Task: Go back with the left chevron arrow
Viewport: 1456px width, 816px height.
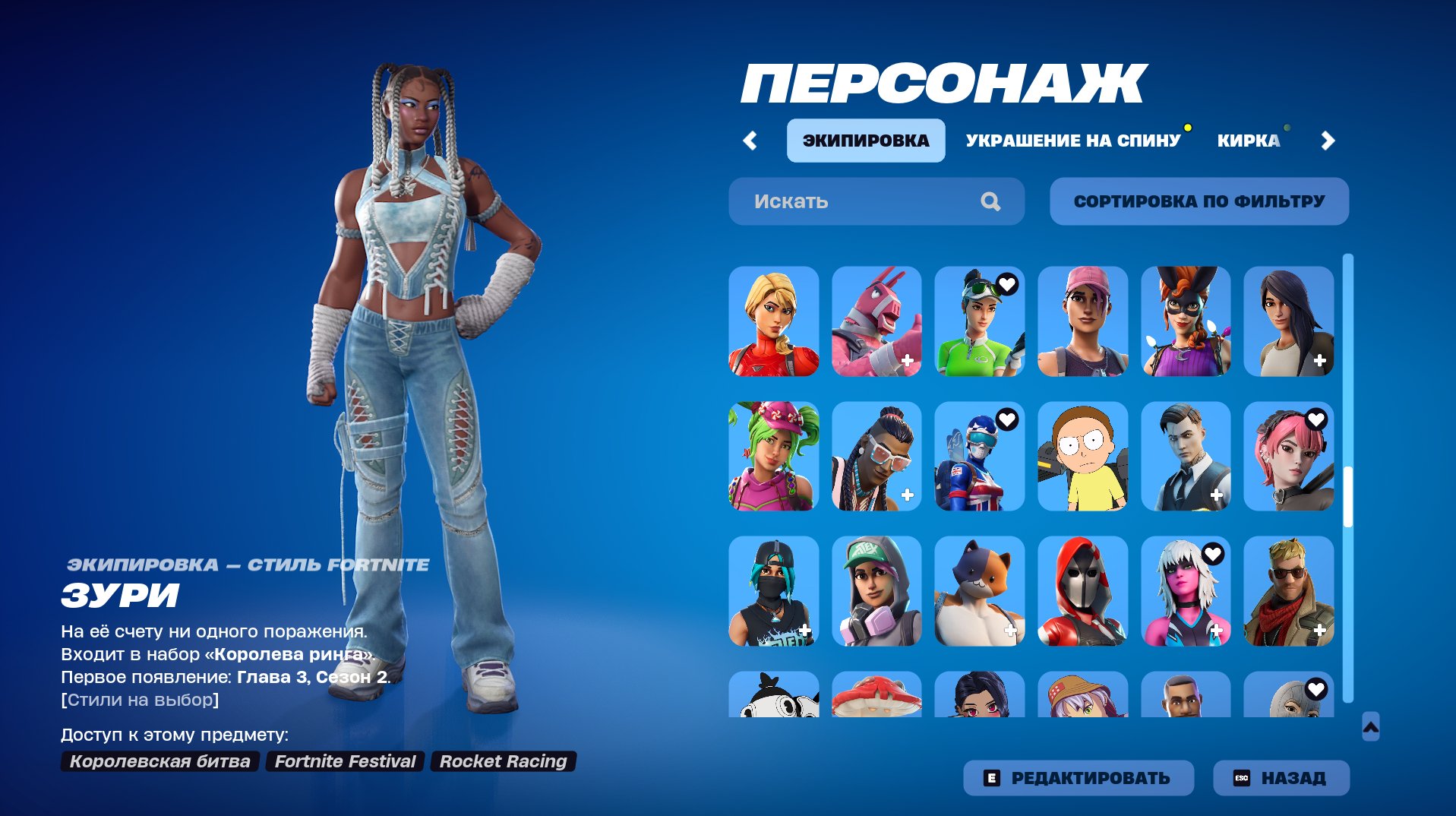Action: [x=750, y=140]
